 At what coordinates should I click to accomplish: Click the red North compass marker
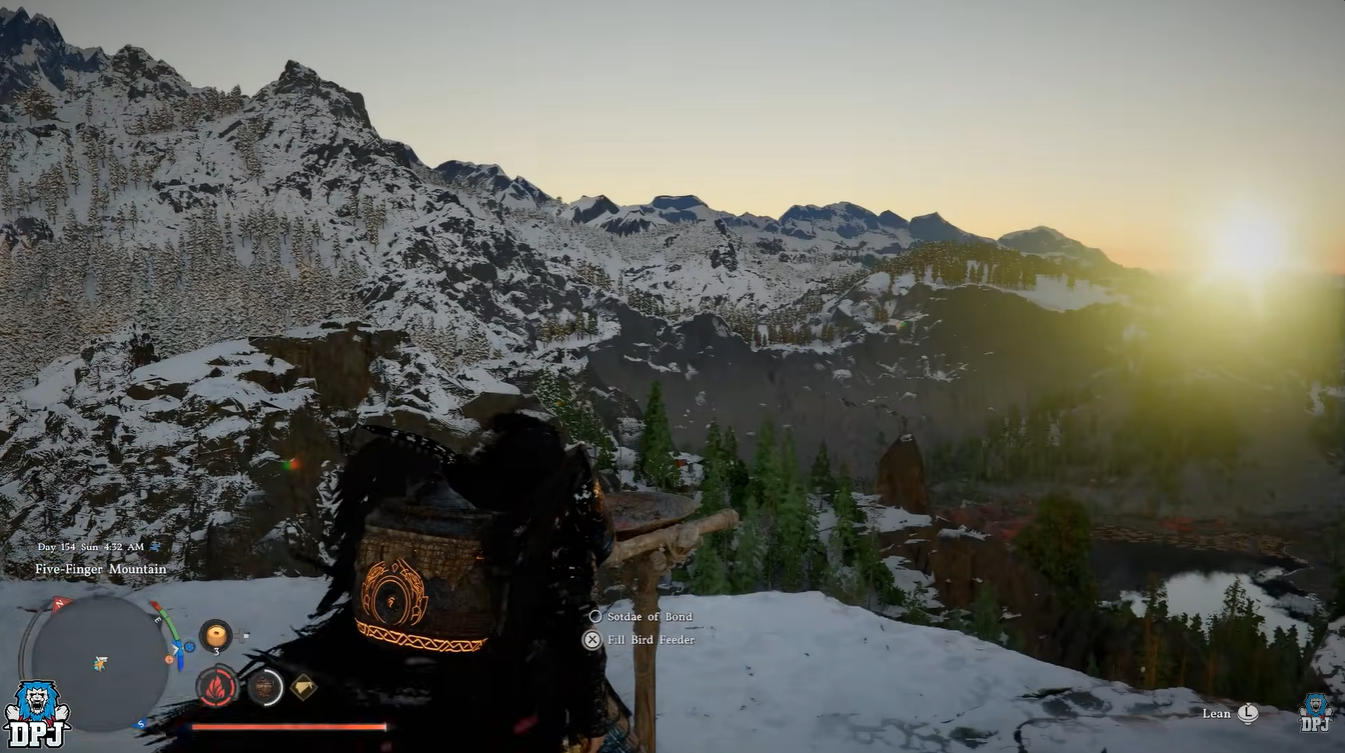(x=60, y=601)
